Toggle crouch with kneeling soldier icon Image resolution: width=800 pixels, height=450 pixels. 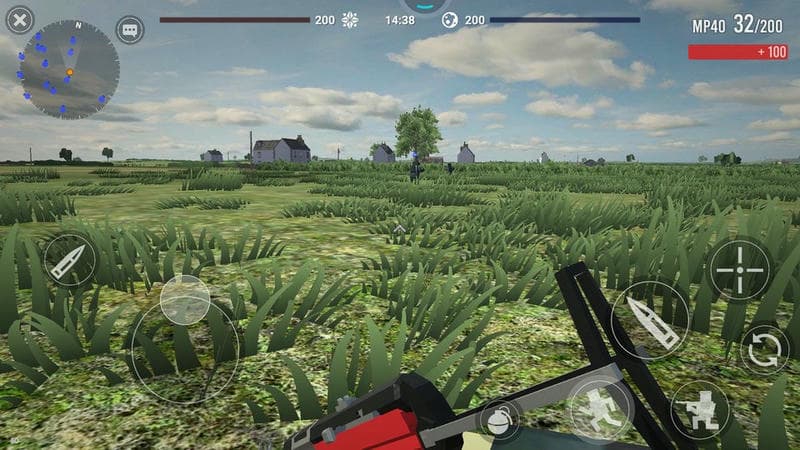pyautogui.click(x=700, y=410)
